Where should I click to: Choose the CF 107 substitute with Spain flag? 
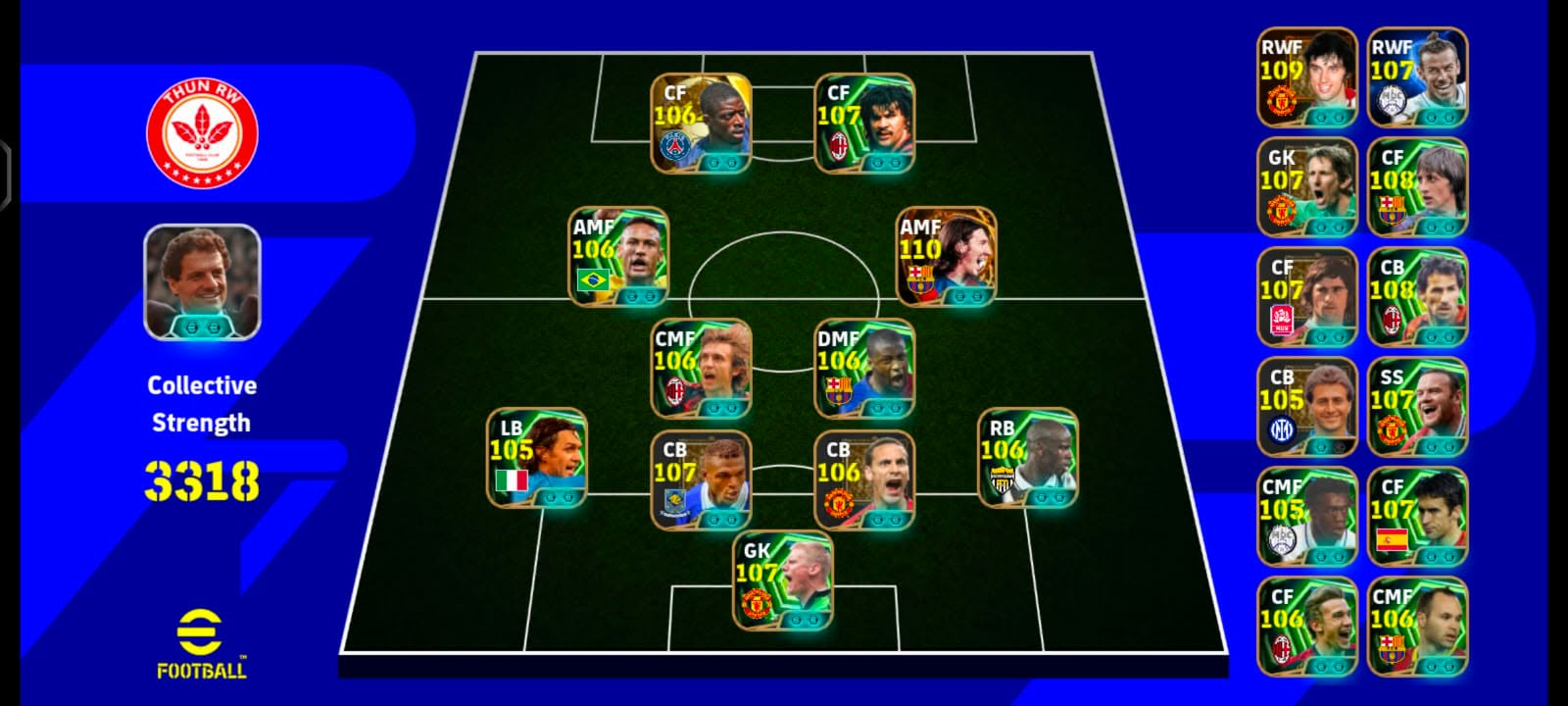[x=1417, y=517]
